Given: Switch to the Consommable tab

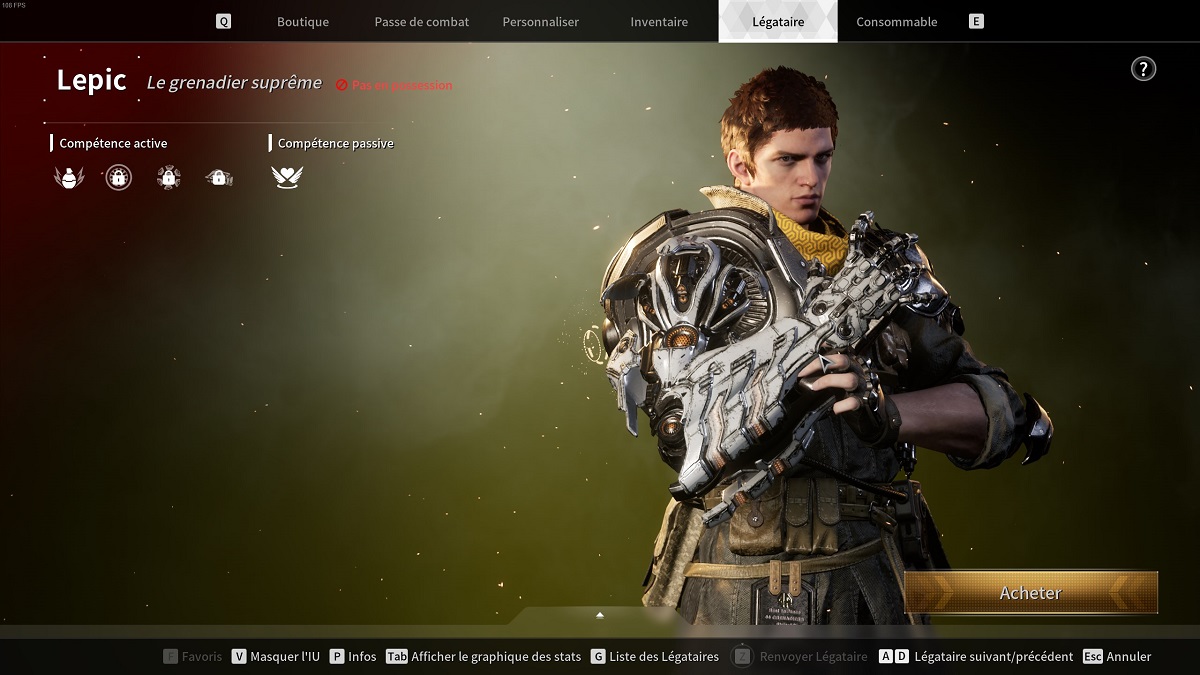Looking at the screenshot, I should click(897, 22).
